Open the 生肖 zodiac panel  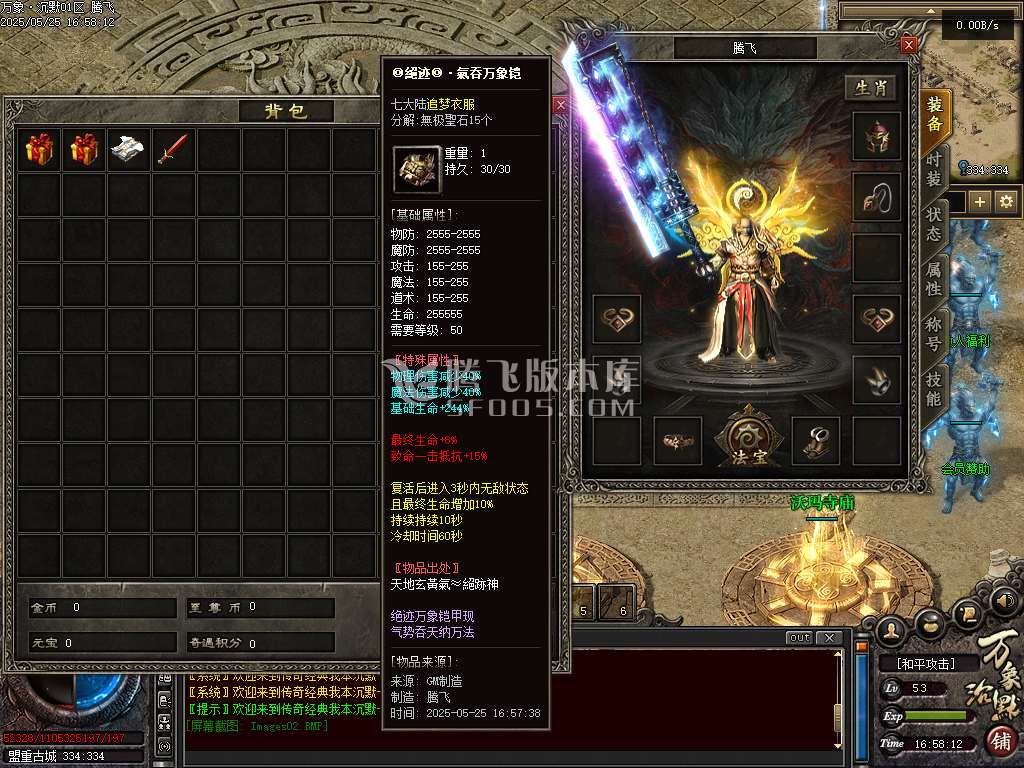click(870, 88)
